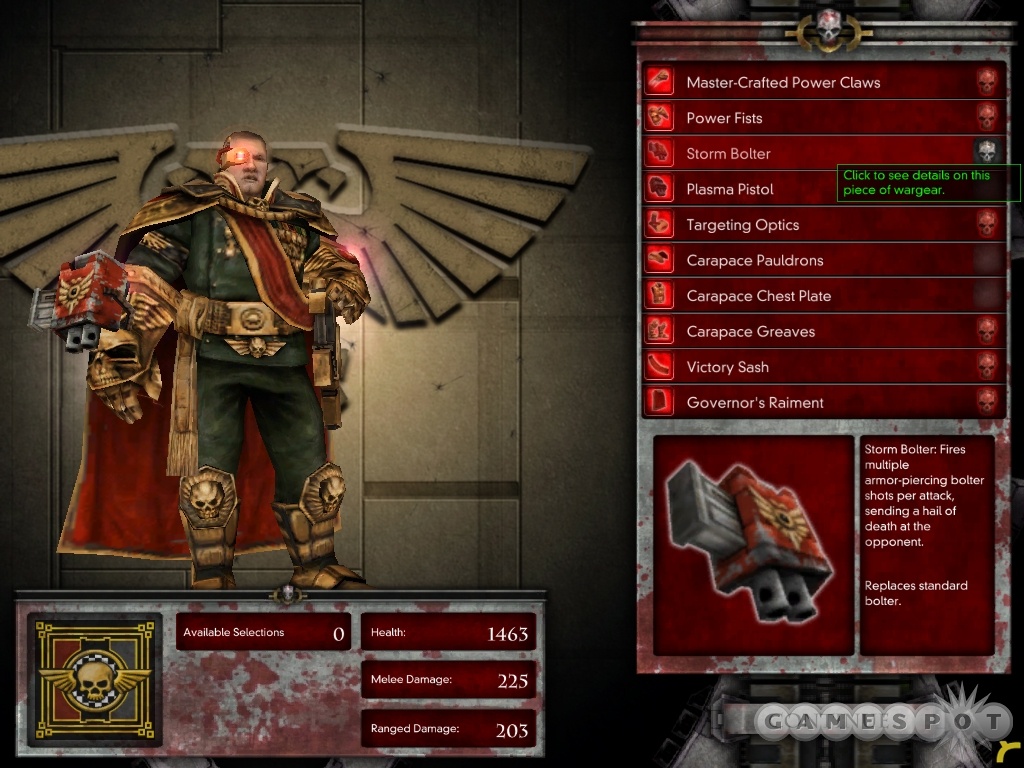This screenshot has height=768, width=1024.
Task: Click the skull icon beside Power Fists
Action: click(x=987, y=117)
